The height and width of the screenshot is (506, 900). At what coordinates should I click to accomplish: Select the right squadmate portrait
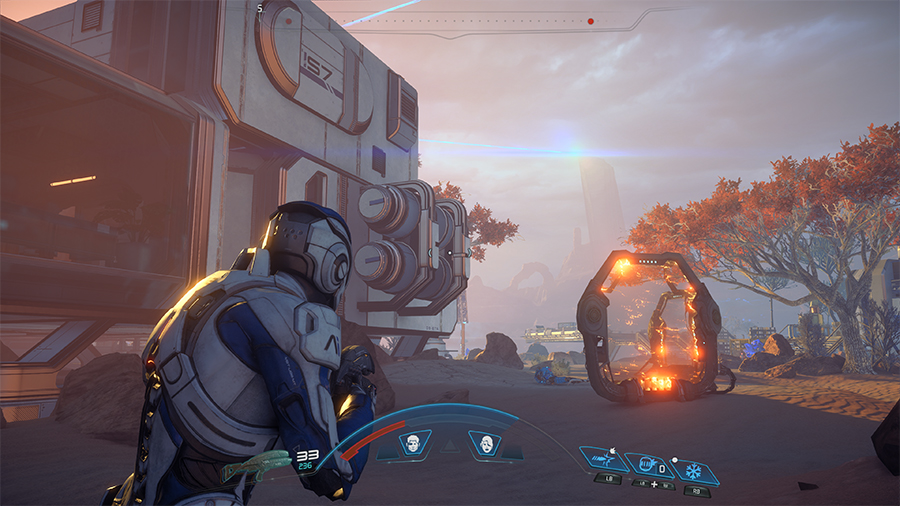point(485,444)
